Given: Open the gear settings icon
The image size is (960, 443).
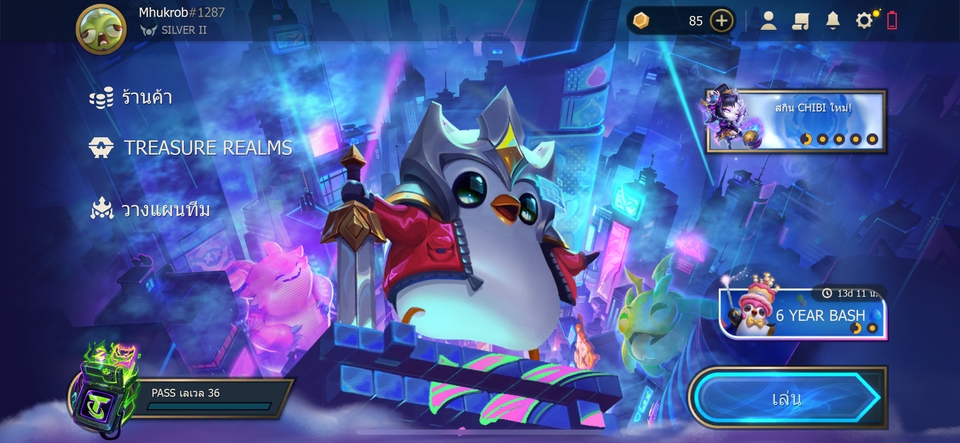Looking at the screenshot, I should coord(864,20).
